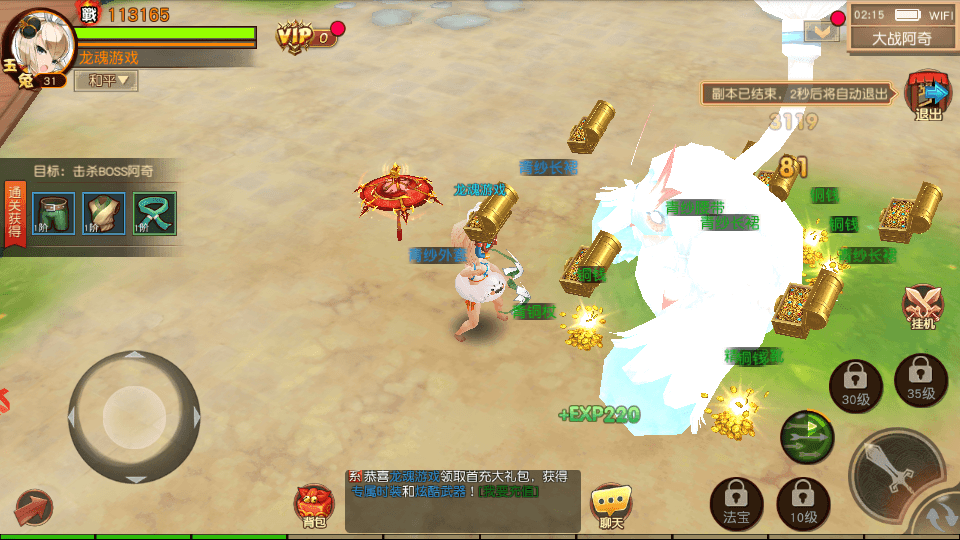
Task: Tap the locked 法宝 skill slot
Action: click(737, 502)
